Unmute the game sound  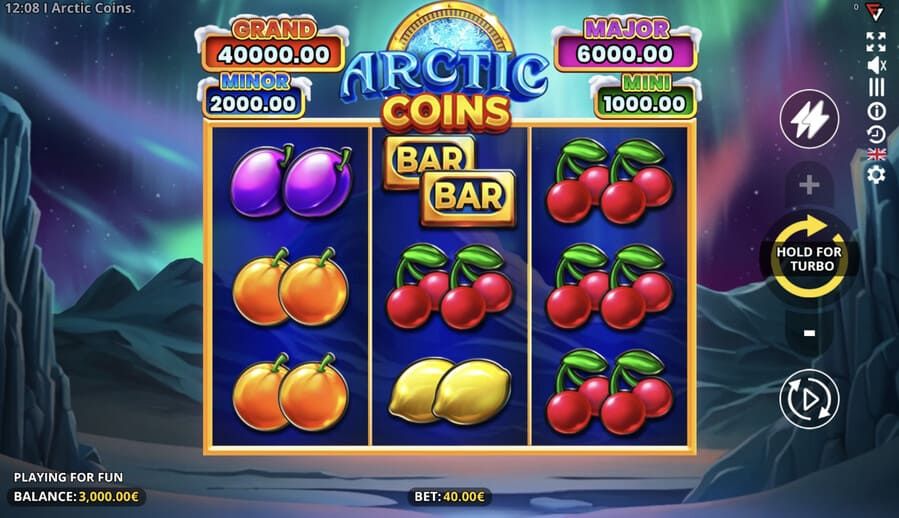pyautogui.click(x=876, y=65)
